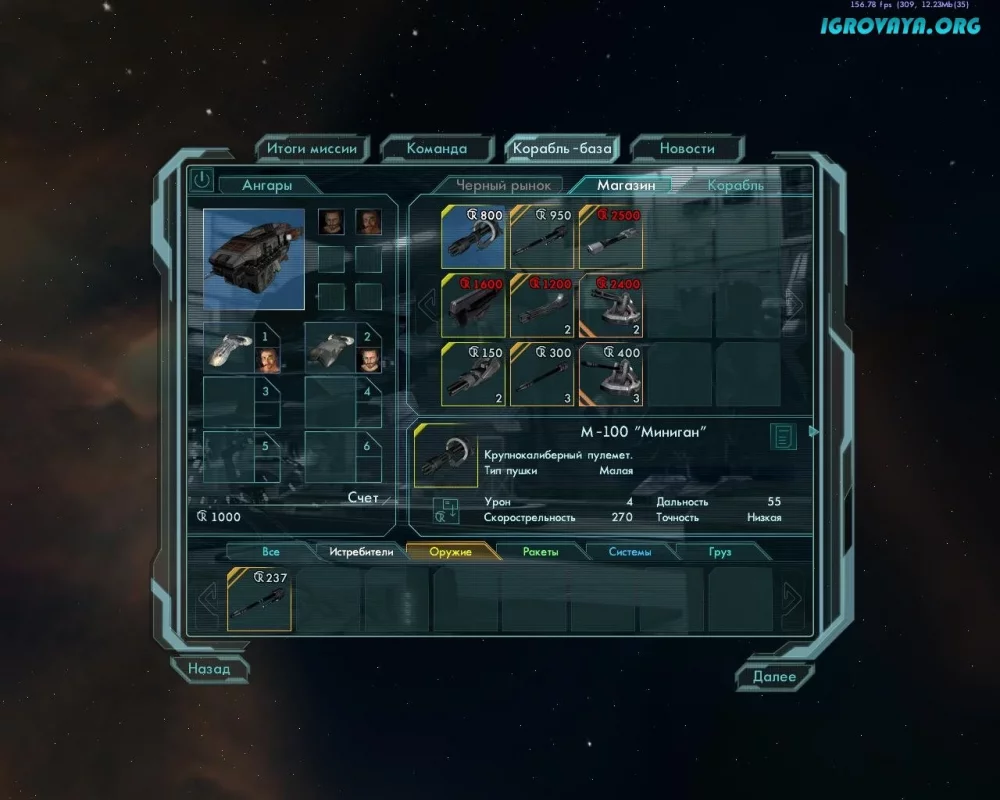Open the Итоги миссии tab

tap(311, 149)
